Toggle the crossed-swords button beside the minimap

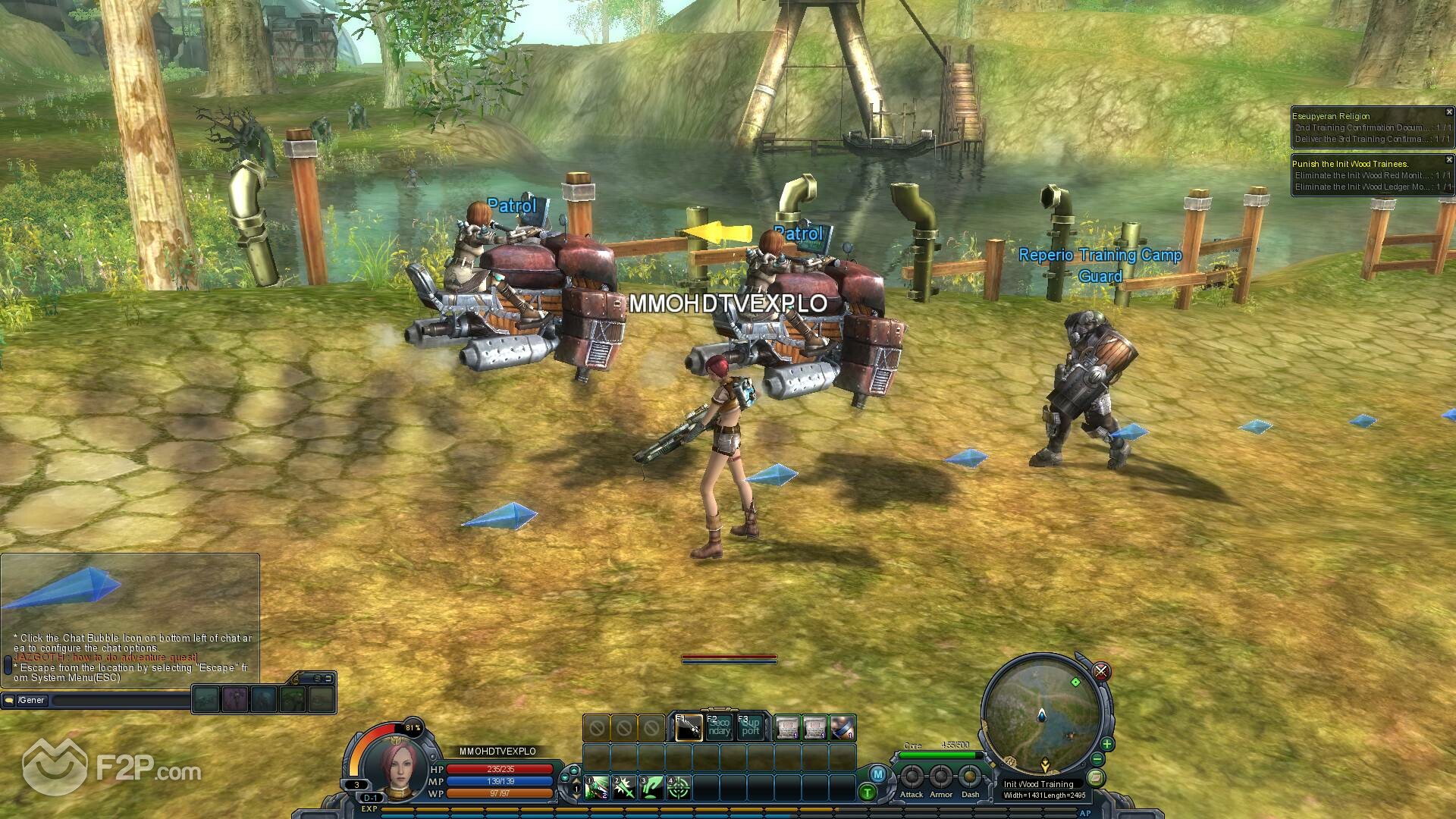coord(1101,671)
